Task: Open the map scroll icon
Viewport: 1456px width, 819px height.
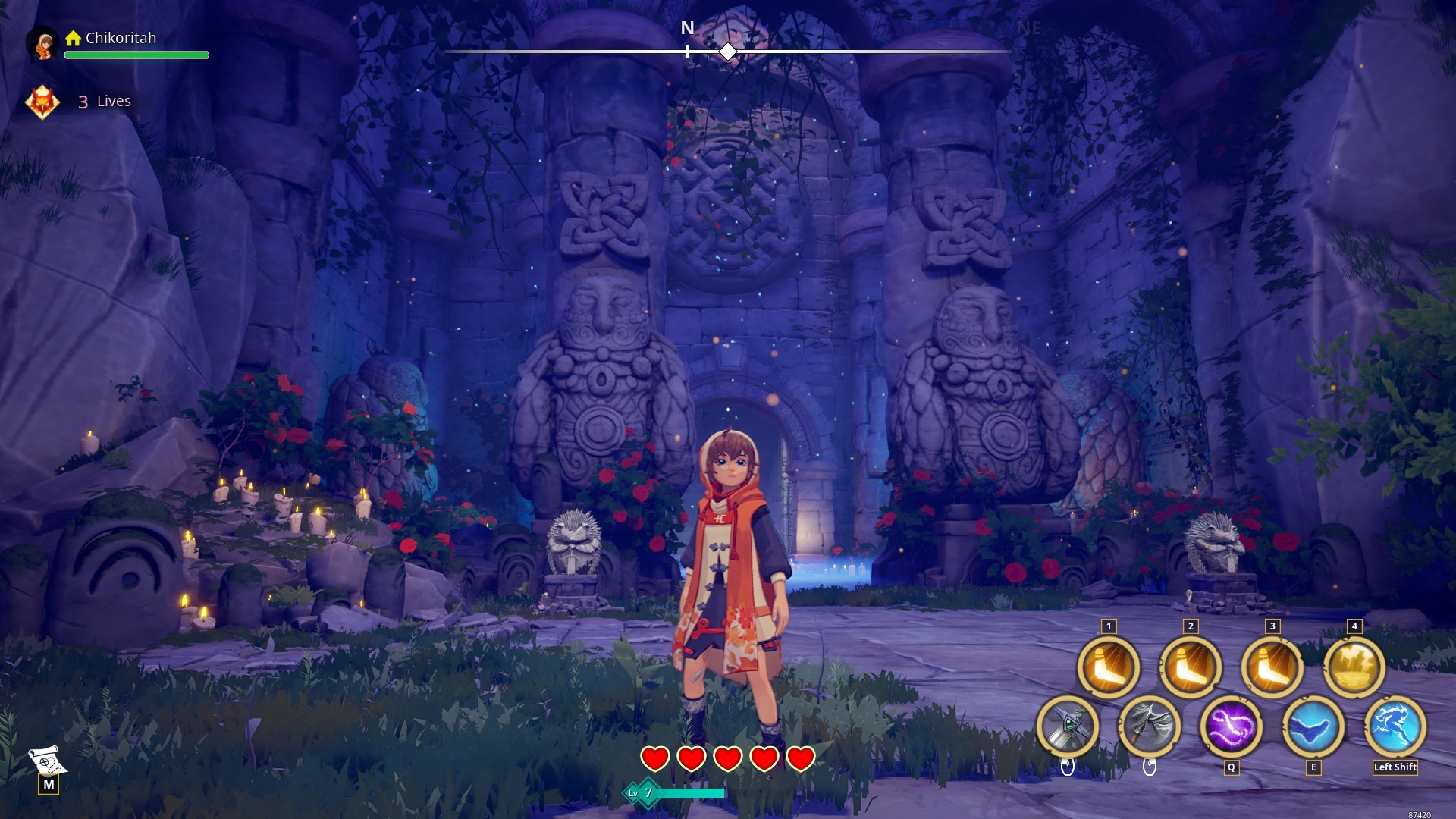Action: [47, 759]
